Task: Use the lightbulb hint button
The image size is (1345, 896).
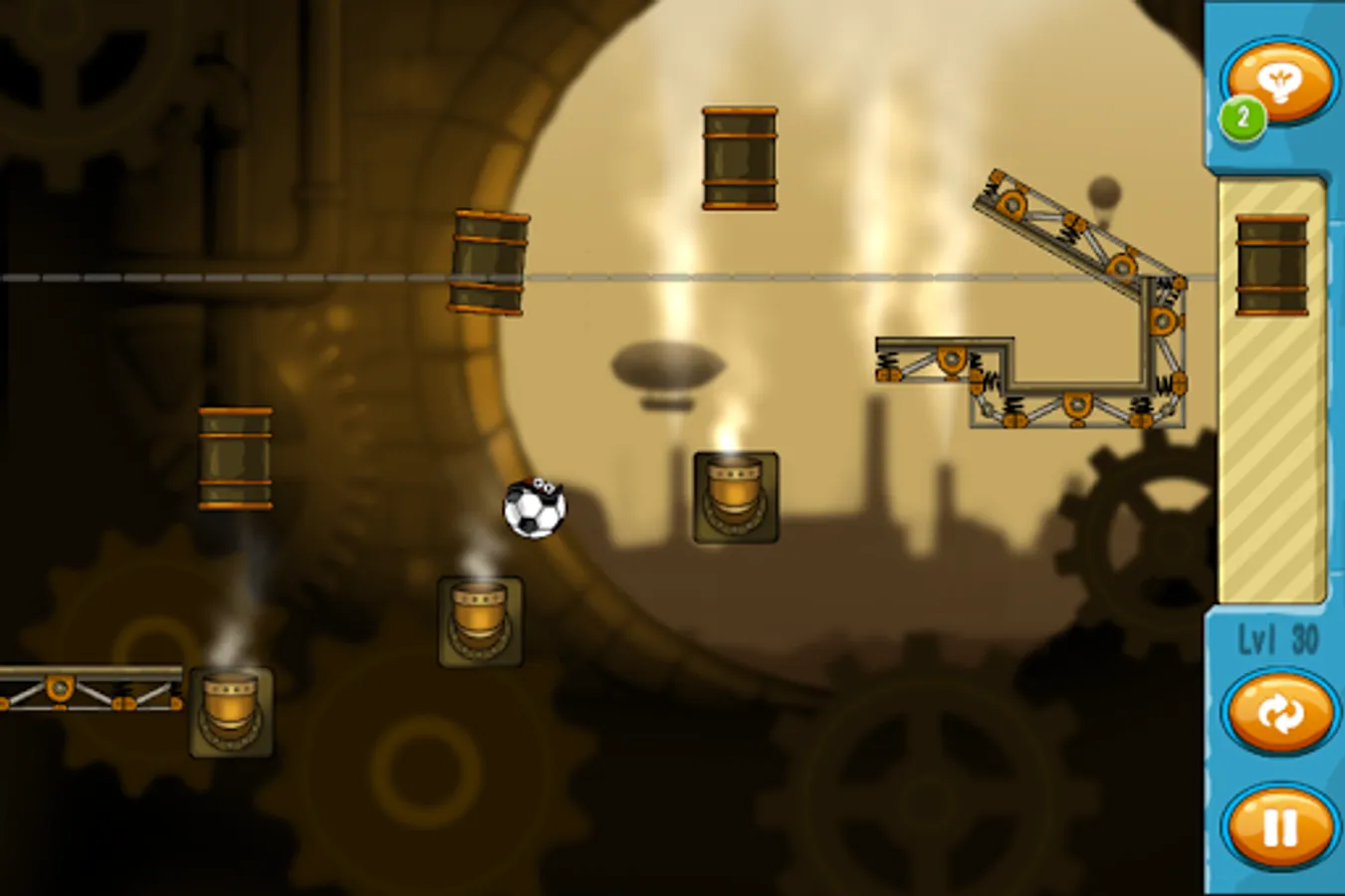Action: [1280, 83]
